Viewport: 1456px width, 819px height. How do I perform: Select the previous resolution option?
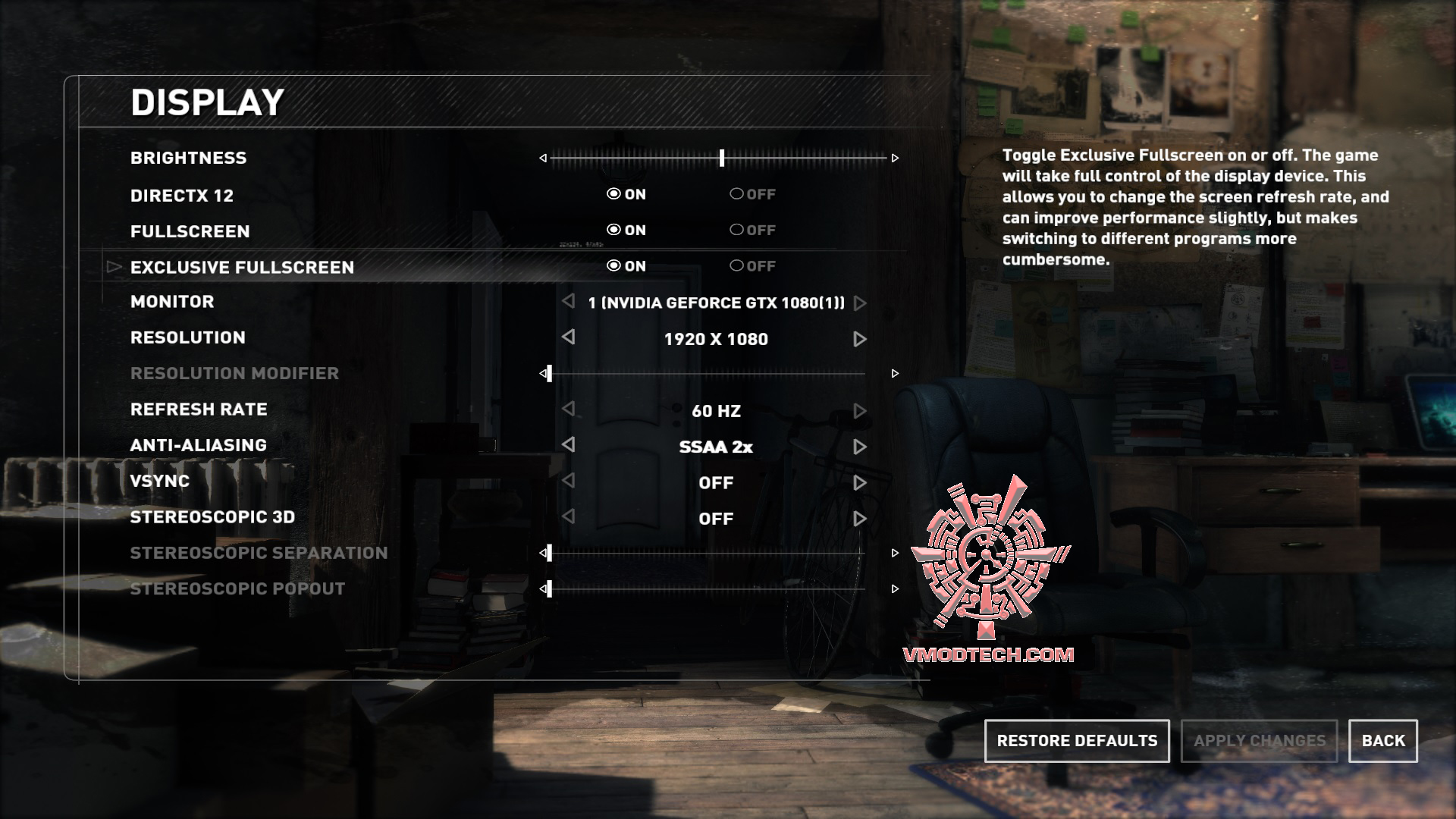(x=569, y=337)
